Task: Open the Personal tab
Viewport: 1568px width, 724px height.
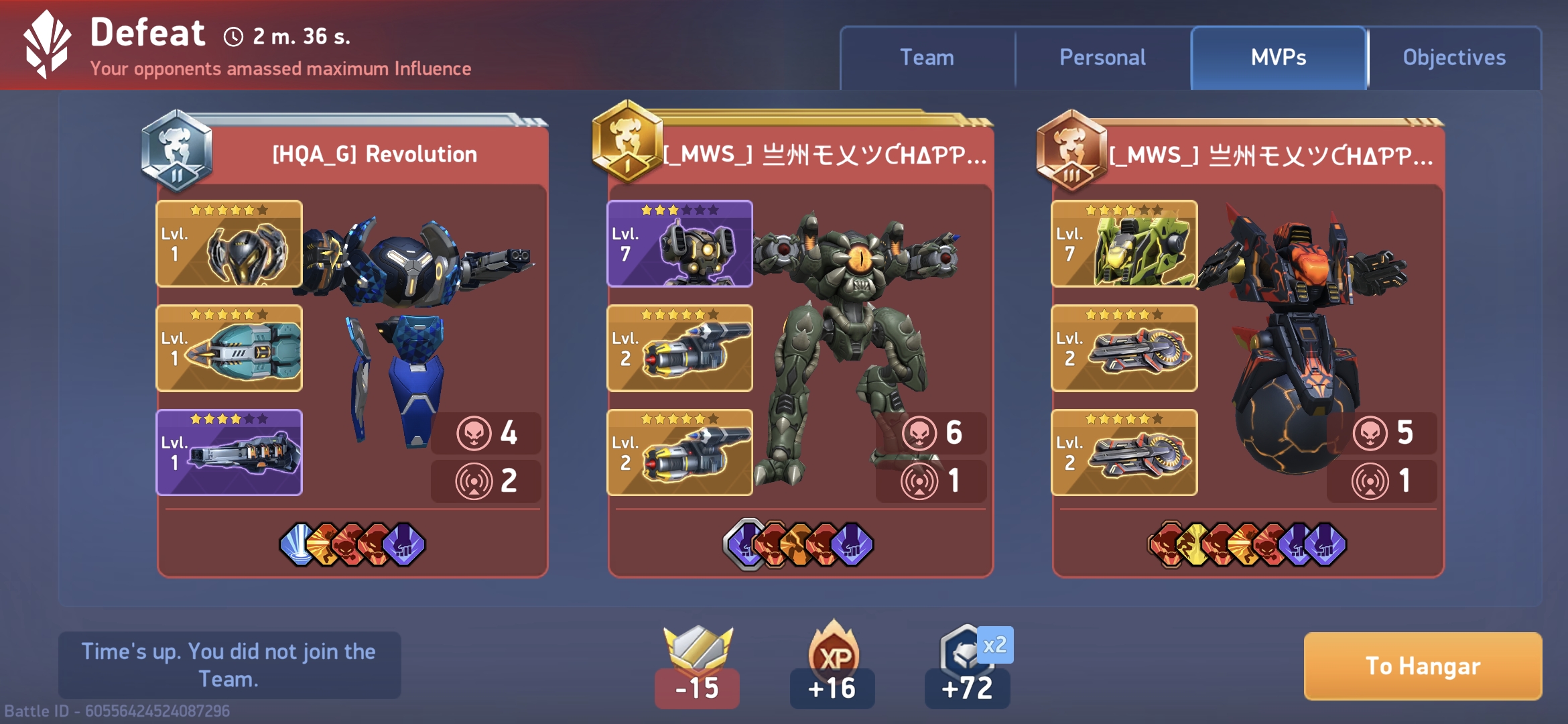Action: (x=1102, y=58)
